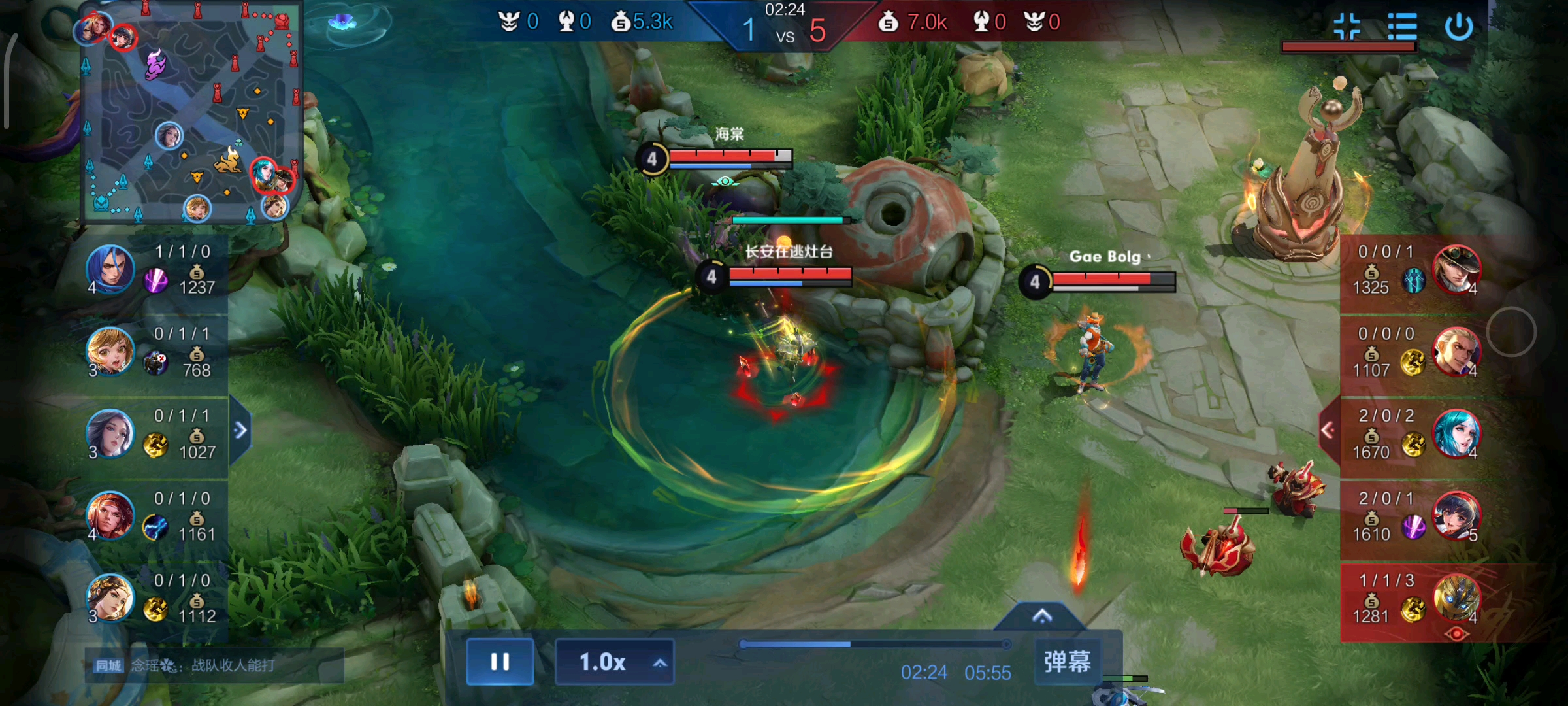The height and width of the screenshot is (706, 1568).
Task: Expand the panel with the up chevron
Action: [x=1042, y=616]
